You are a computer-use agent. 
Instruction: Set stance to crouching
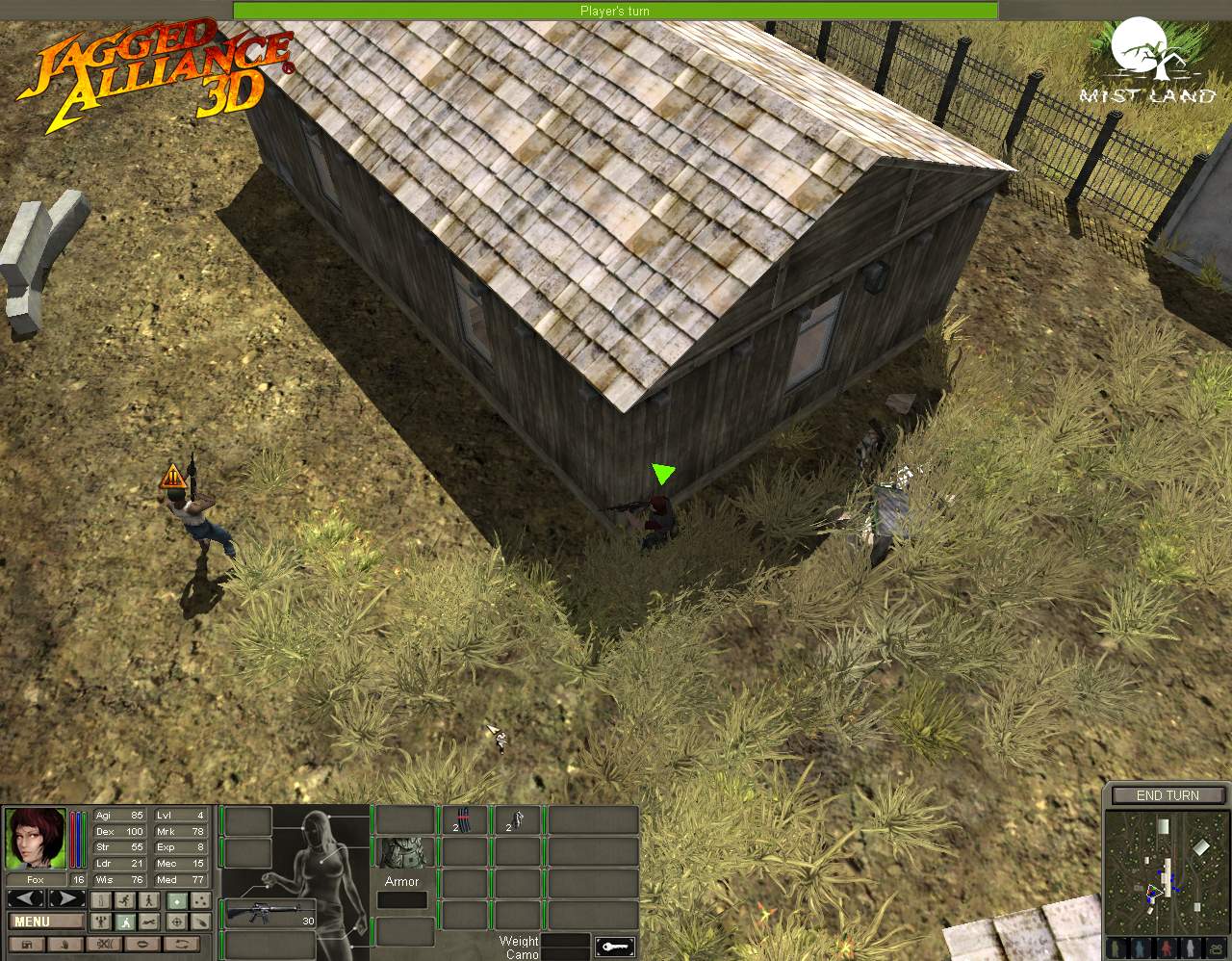tap(125, 922)
